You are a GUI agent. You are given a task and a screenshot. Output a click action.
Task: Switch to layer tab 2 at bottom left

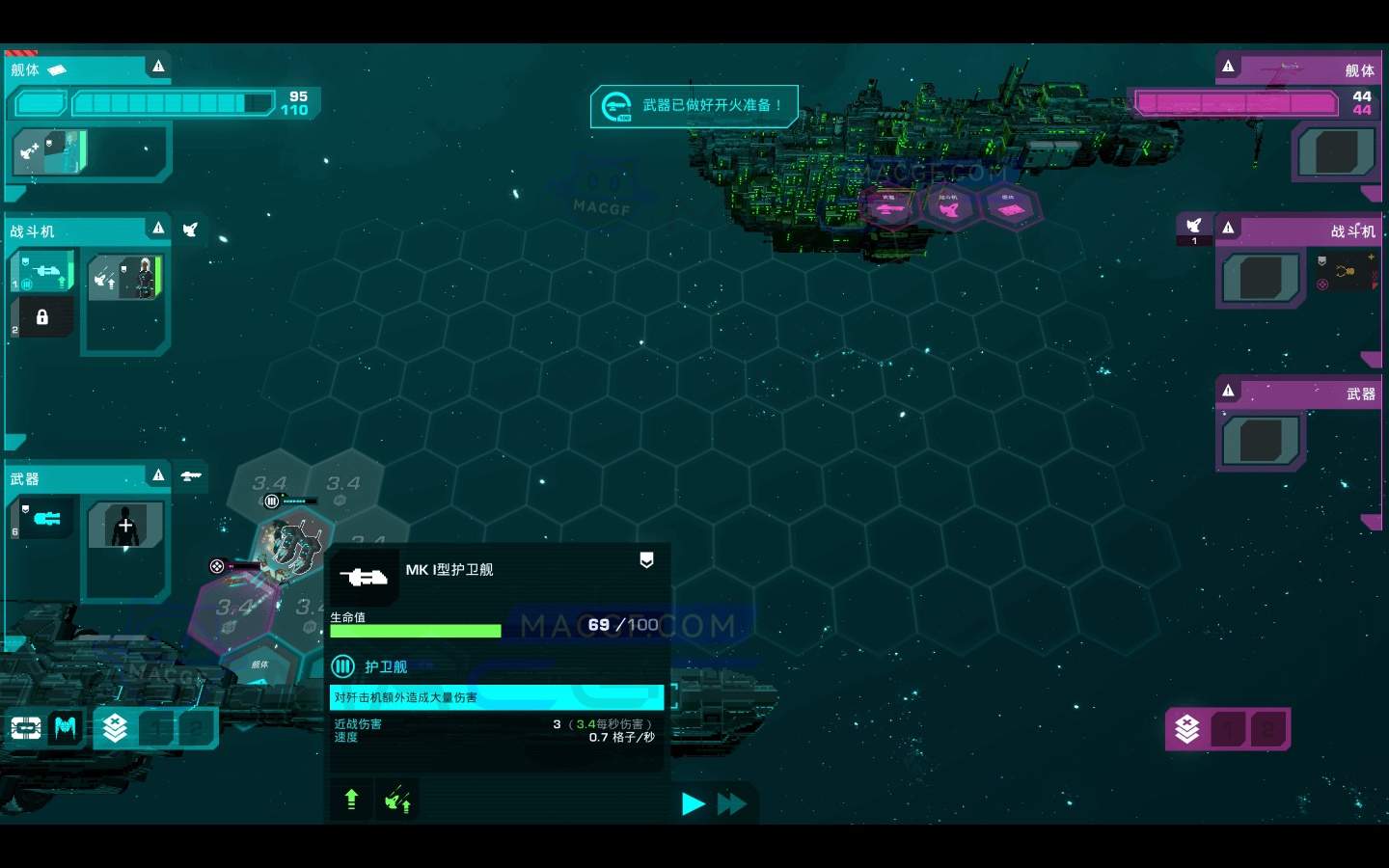pyautogui.click(x=193, y=729)
